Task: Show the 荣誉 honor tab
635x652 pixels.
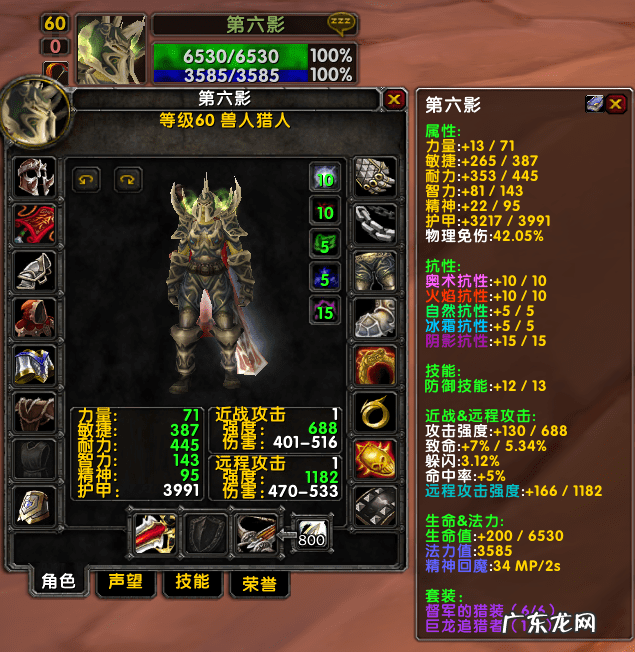Action: click(x=258, y=582)
